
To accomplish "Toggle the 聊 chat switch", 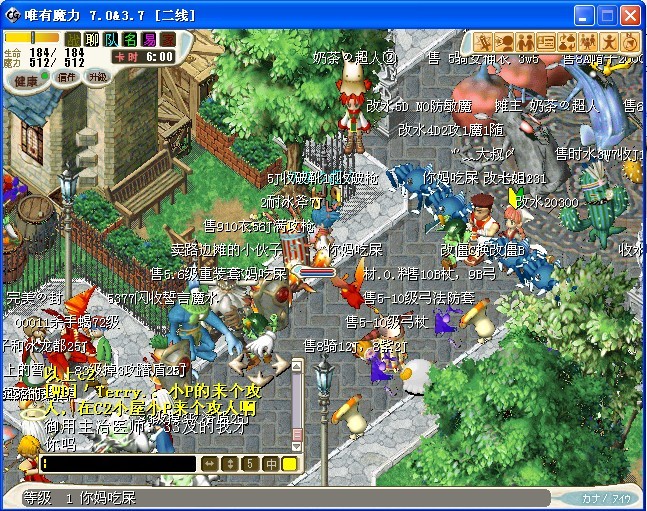I will (92, 39).
